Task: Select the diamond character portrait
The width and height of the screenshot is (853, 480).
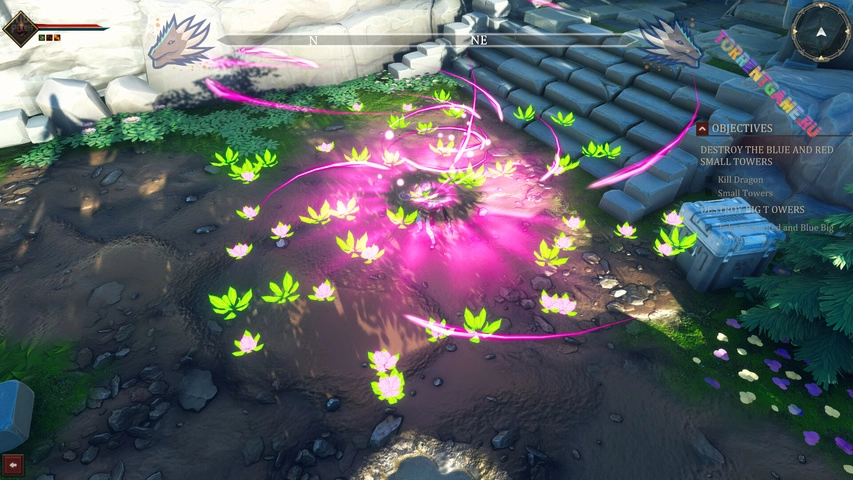Action: [19, 27]
